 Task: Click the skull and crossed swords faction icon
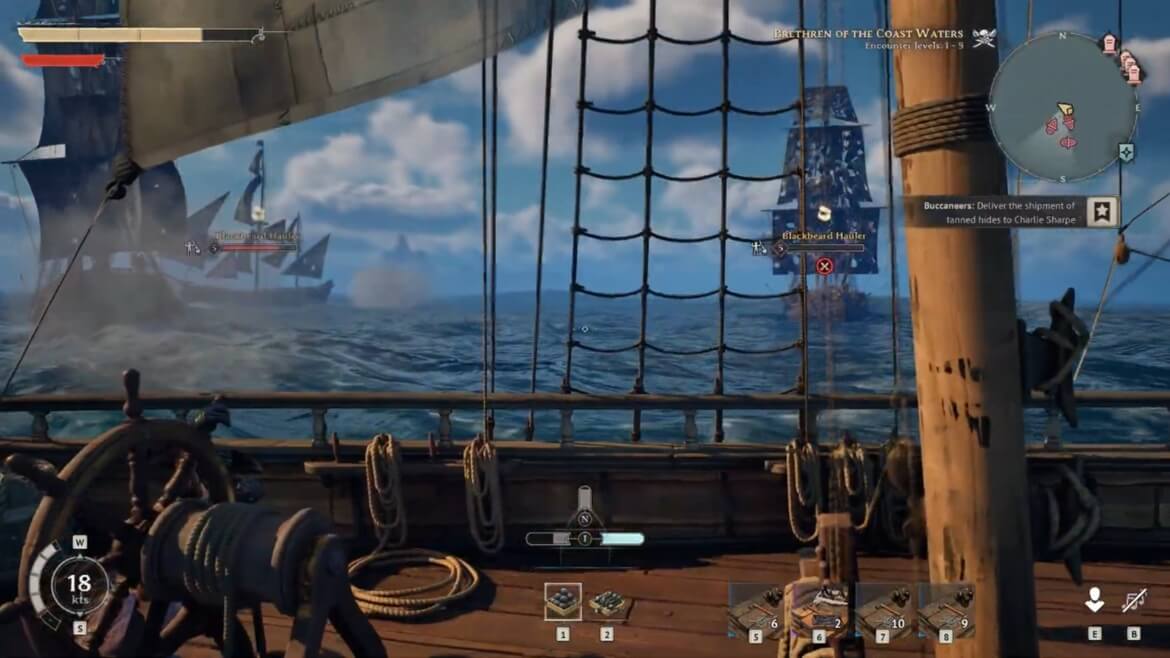click(984, 38)
